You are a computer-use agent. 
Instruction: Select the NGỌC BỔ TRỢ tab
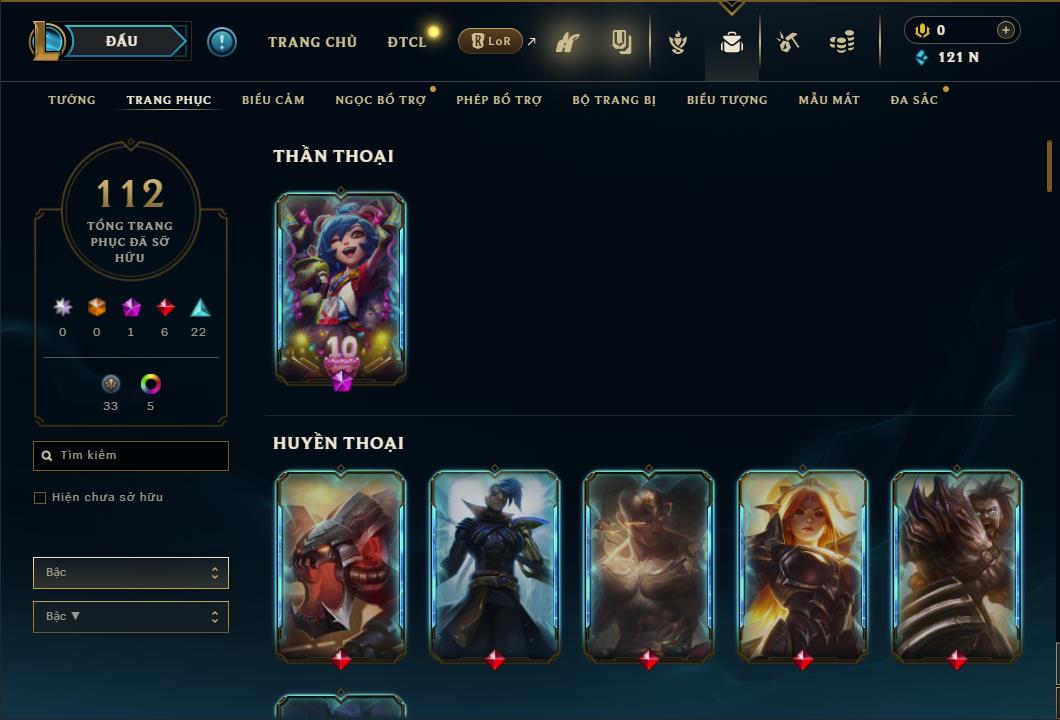click(380, 100)
